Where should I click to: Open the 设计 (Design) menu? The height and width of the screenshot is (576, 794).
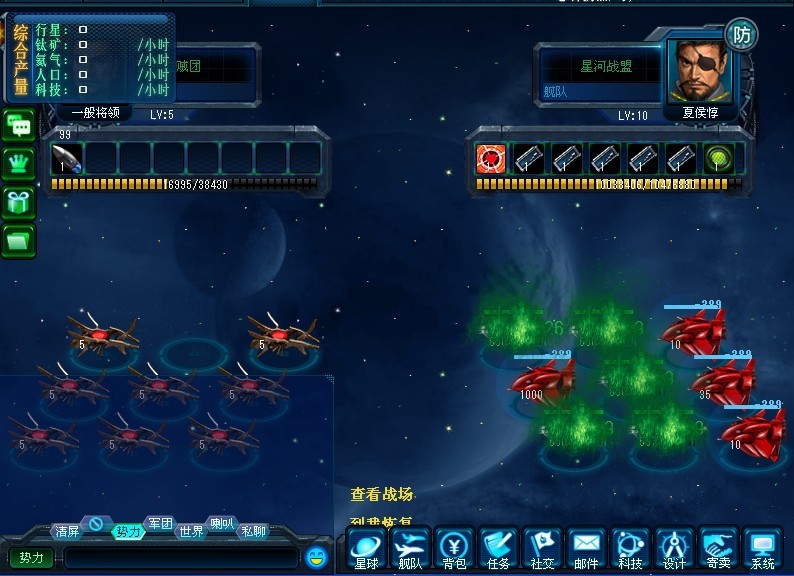(674, 550)
